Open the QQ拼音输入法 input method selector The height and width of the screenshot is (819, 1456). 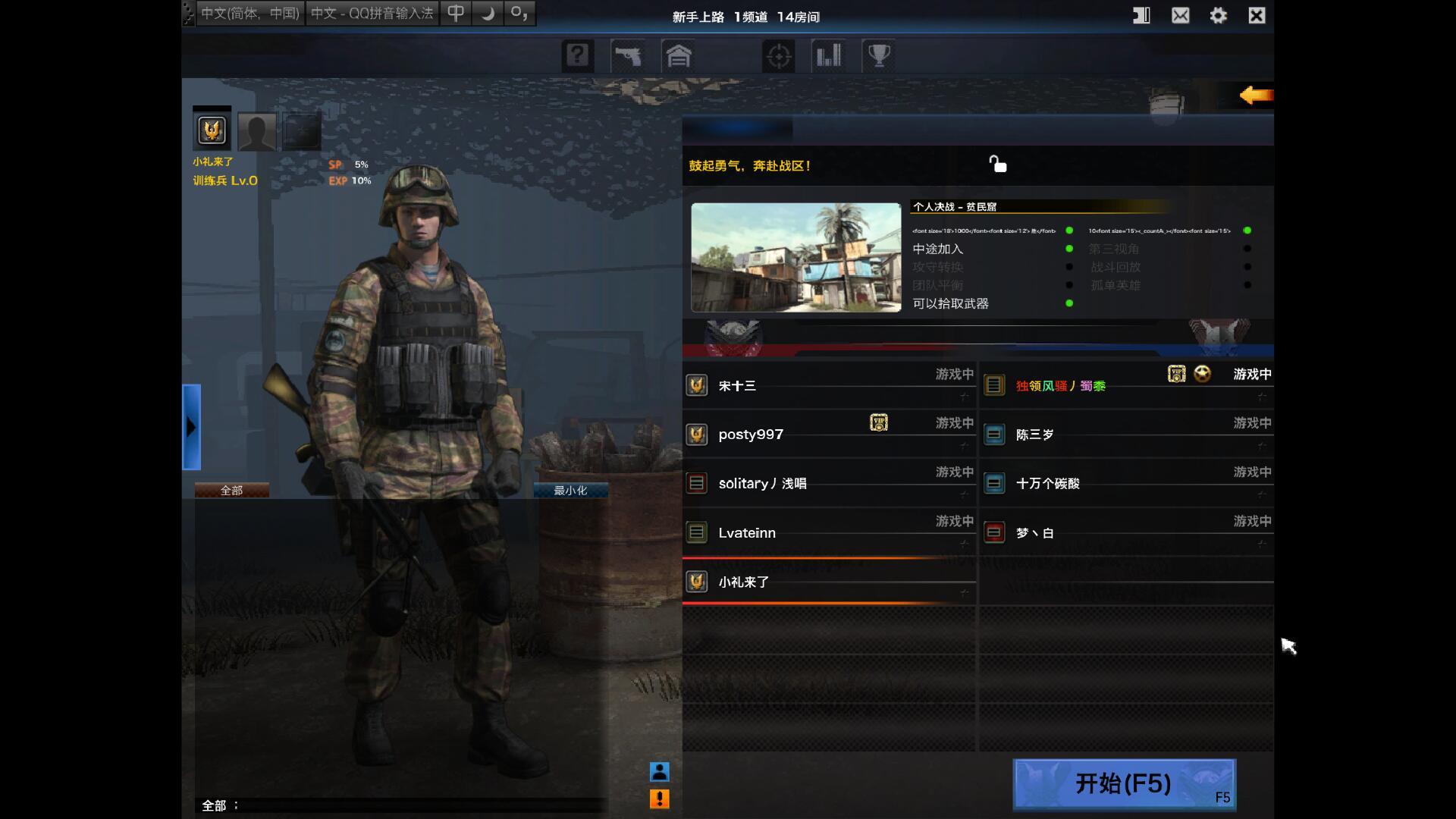point(373,12)
